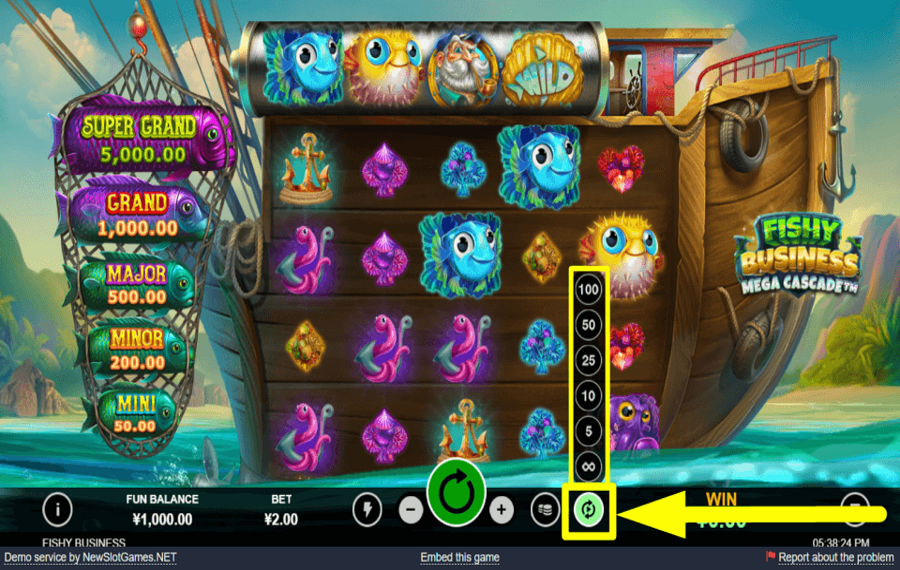Decrease the bet with the minus button
The image size is (900, 570).
(411, 510)
